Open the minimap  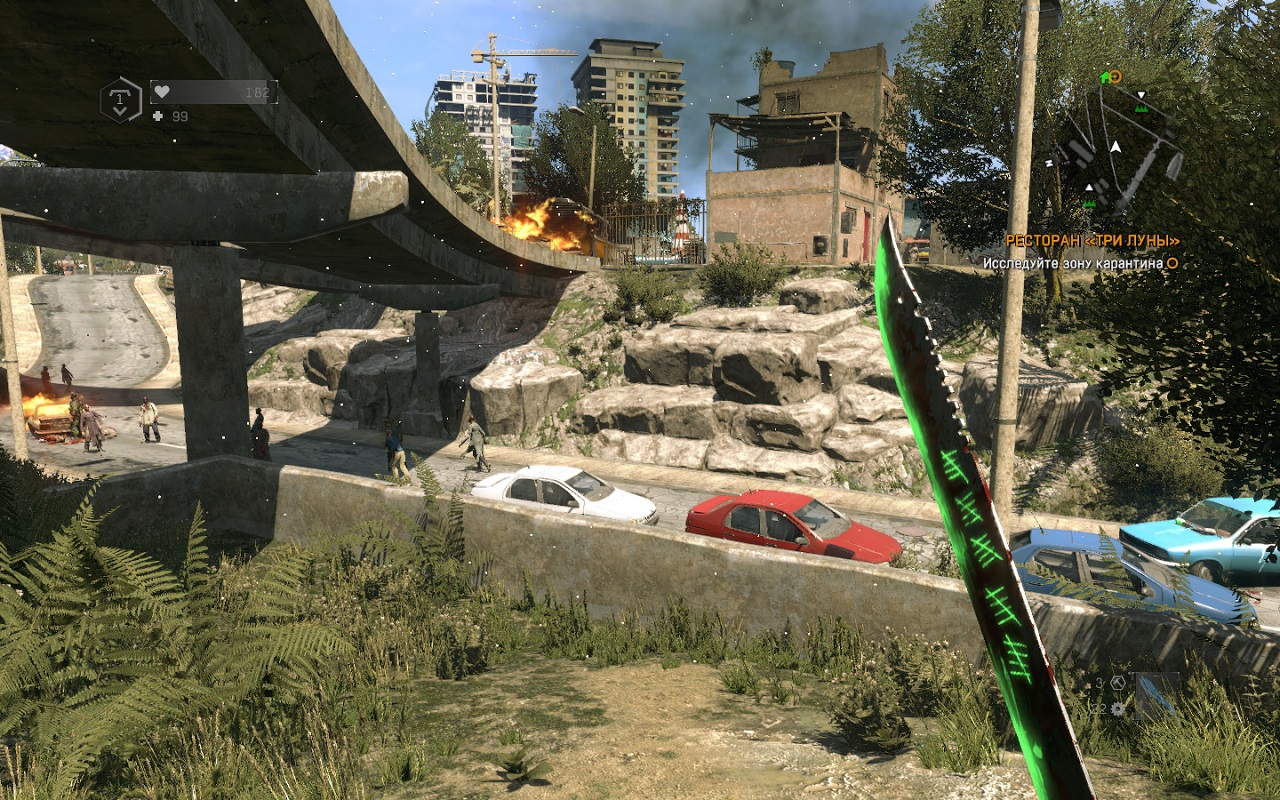tap(1115, 145)
